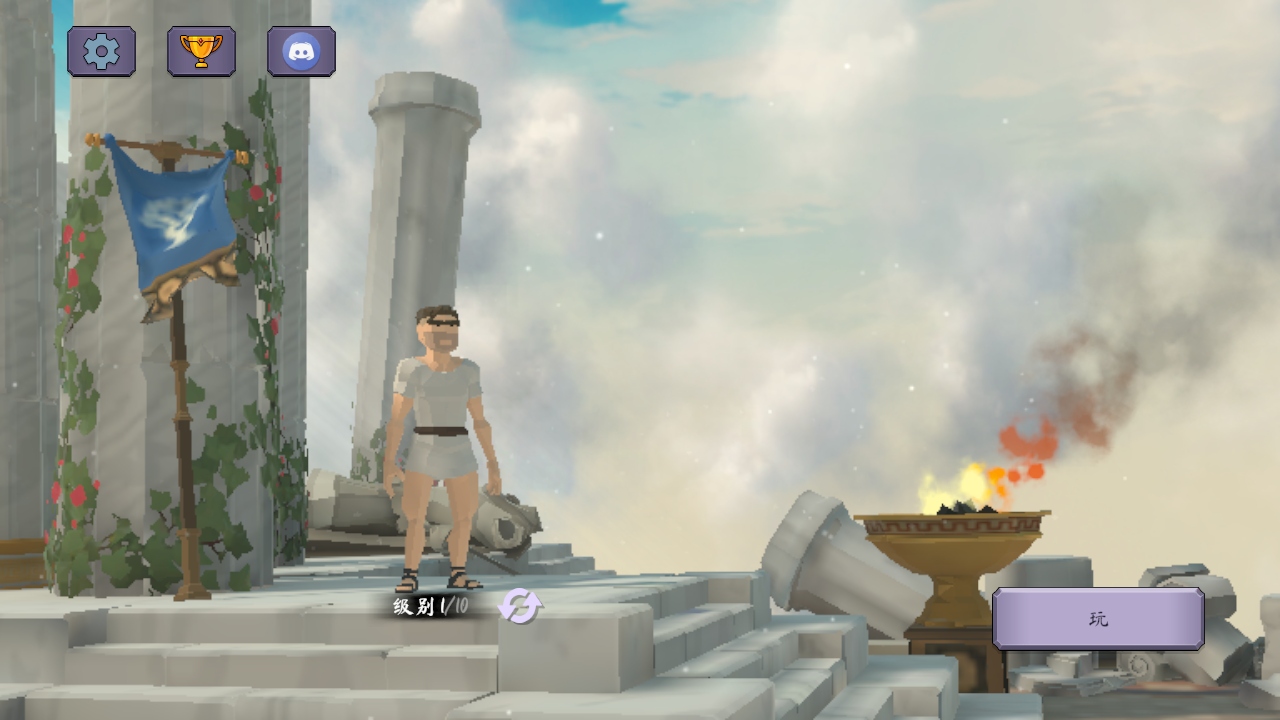Tap the circular arrows refresh icon
Image resolution: width=1280 pixels, height=720 pixels.
click(520, 606)
